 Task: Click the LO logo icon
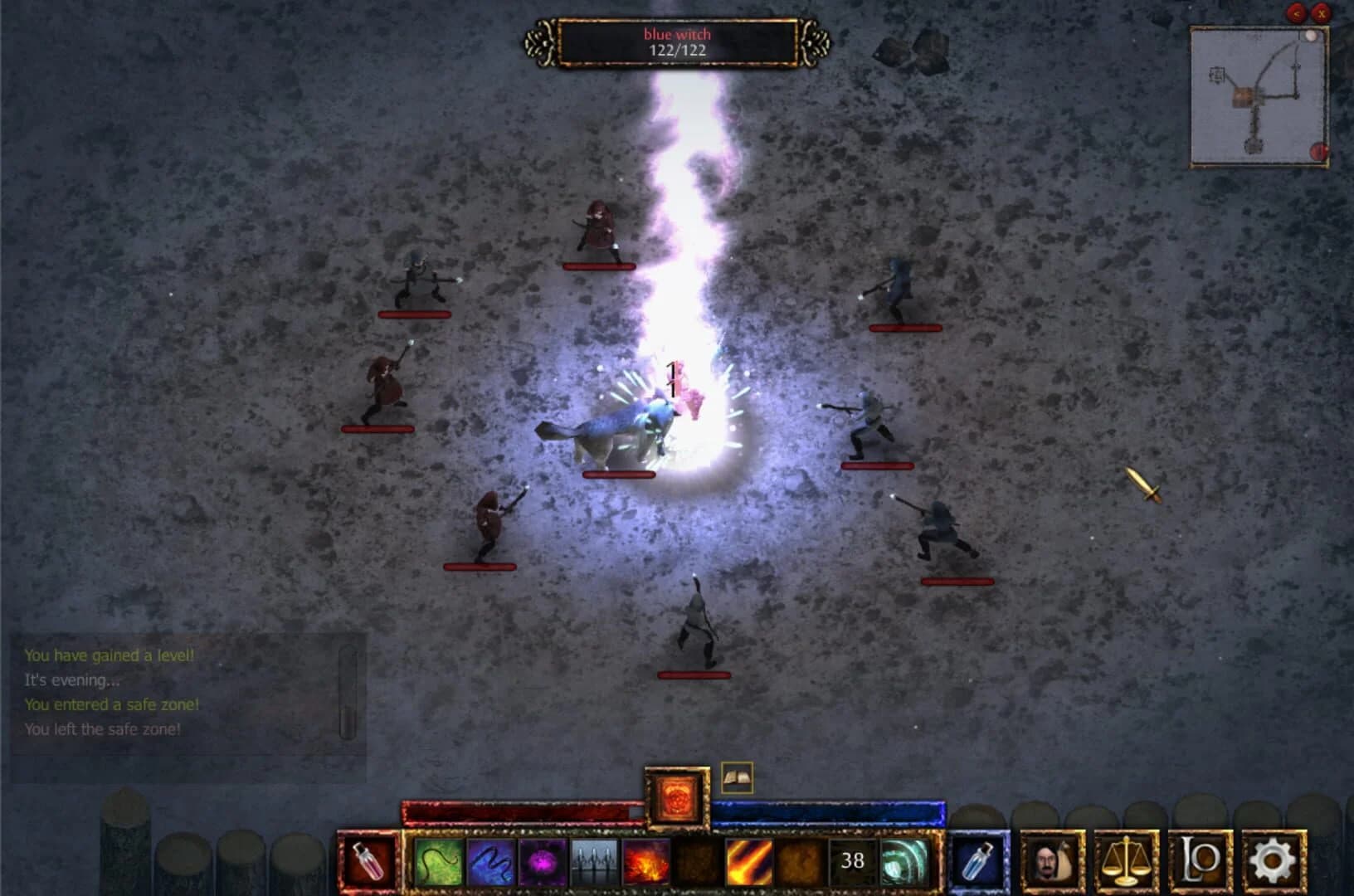tap(1199, 863)
